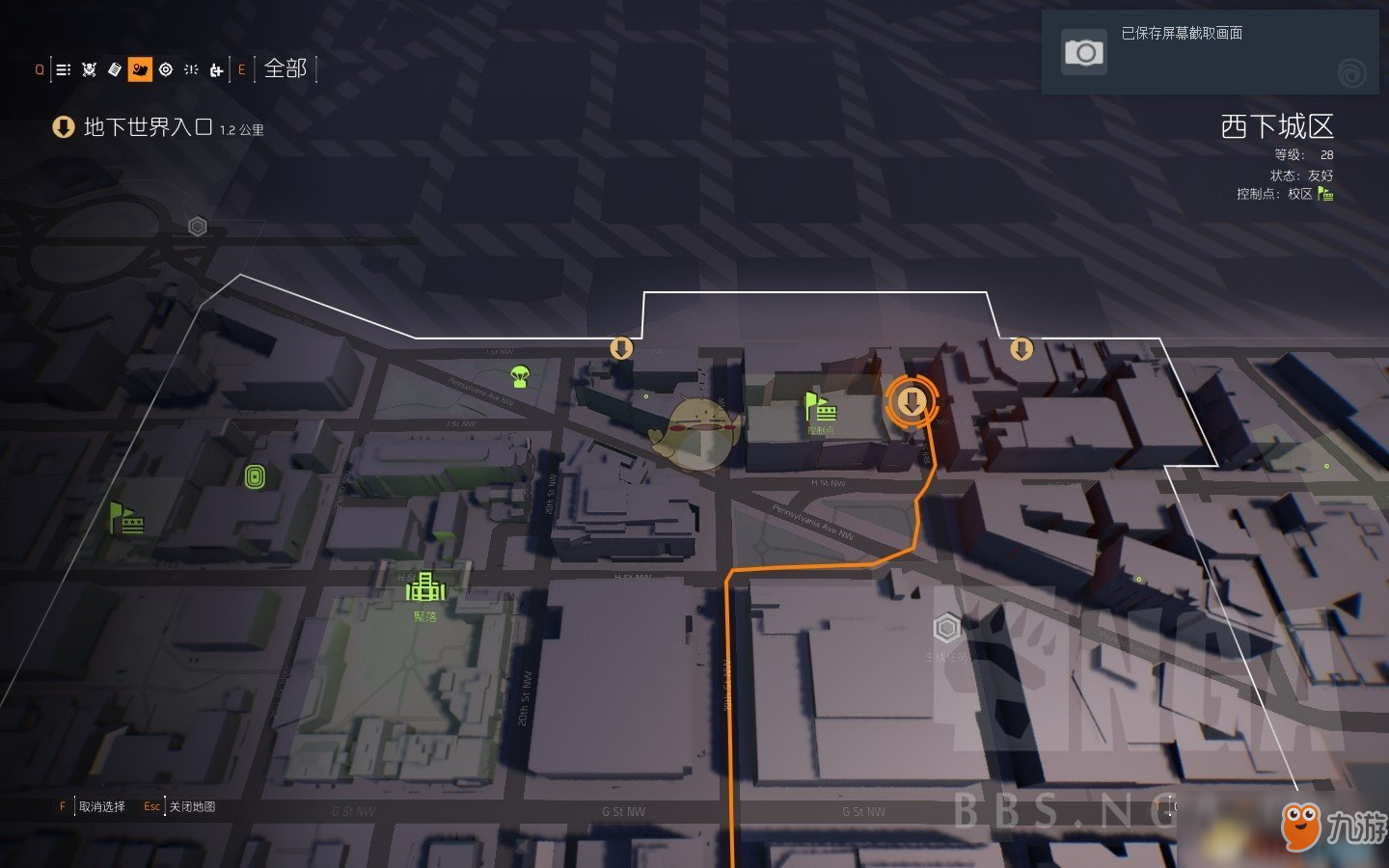1389x868 pixels.
Task: Choose the crosshair target map filter
Action: (166, 69)
